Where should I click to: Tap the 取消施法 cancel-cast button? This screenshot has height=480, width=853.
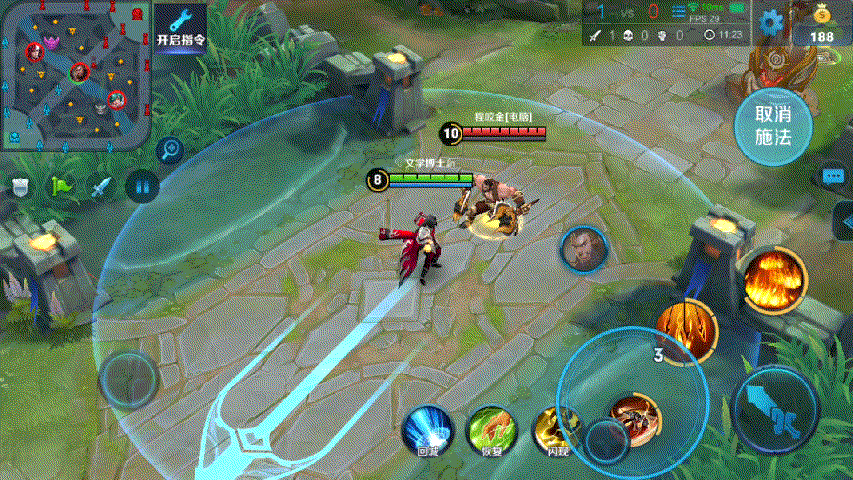tap(772, 126)
